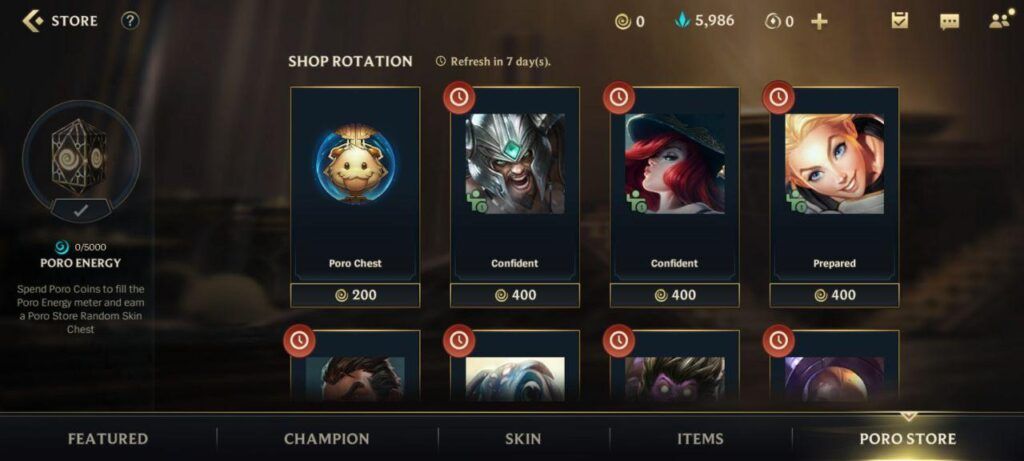Click the 400 price under Prepared
Image resolution: width=1024 pixels, height=461 pixels.
point(834,295)
